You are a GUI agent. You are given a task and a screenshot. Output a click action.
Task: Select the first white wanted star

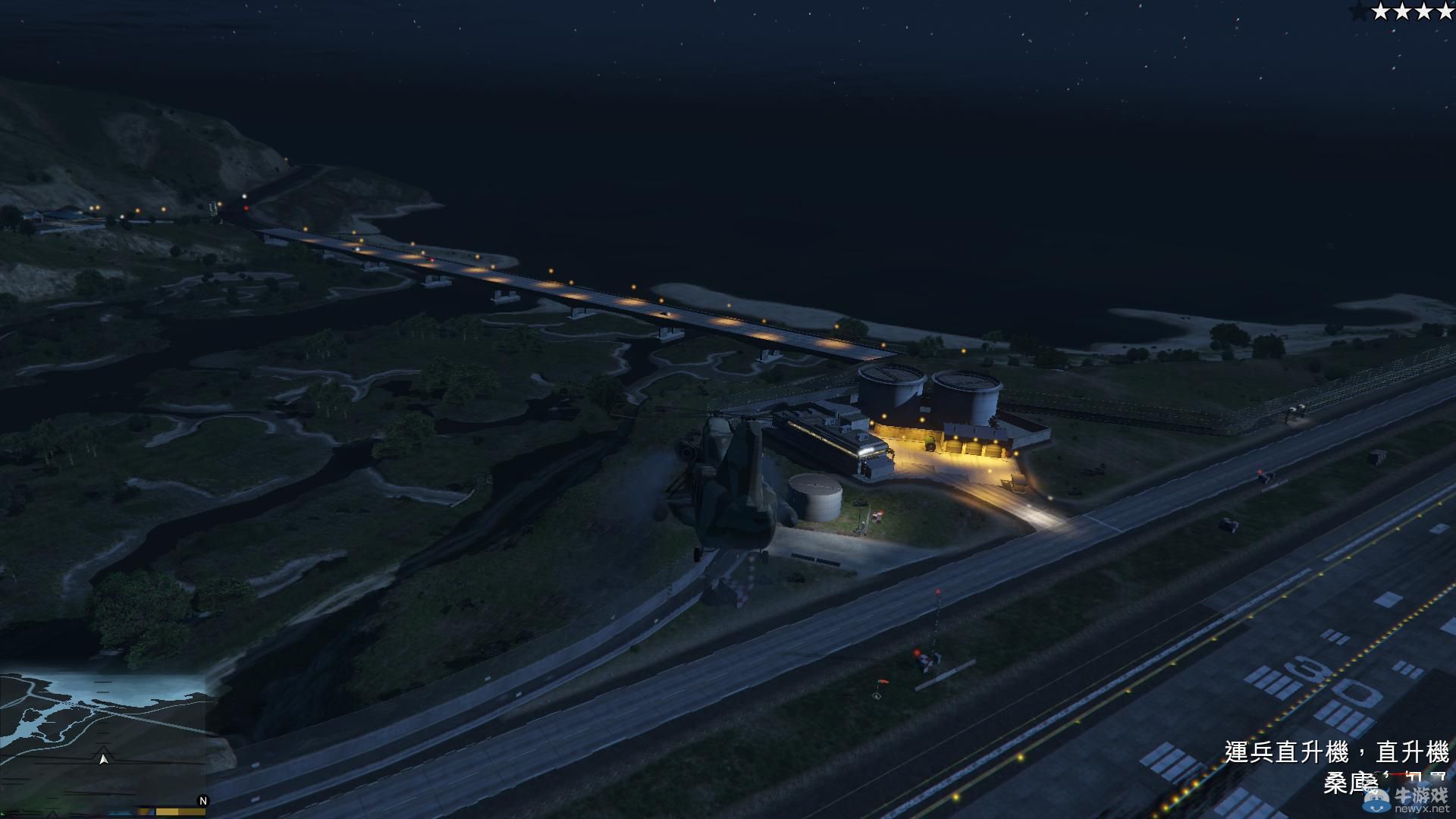point(1380,11)
